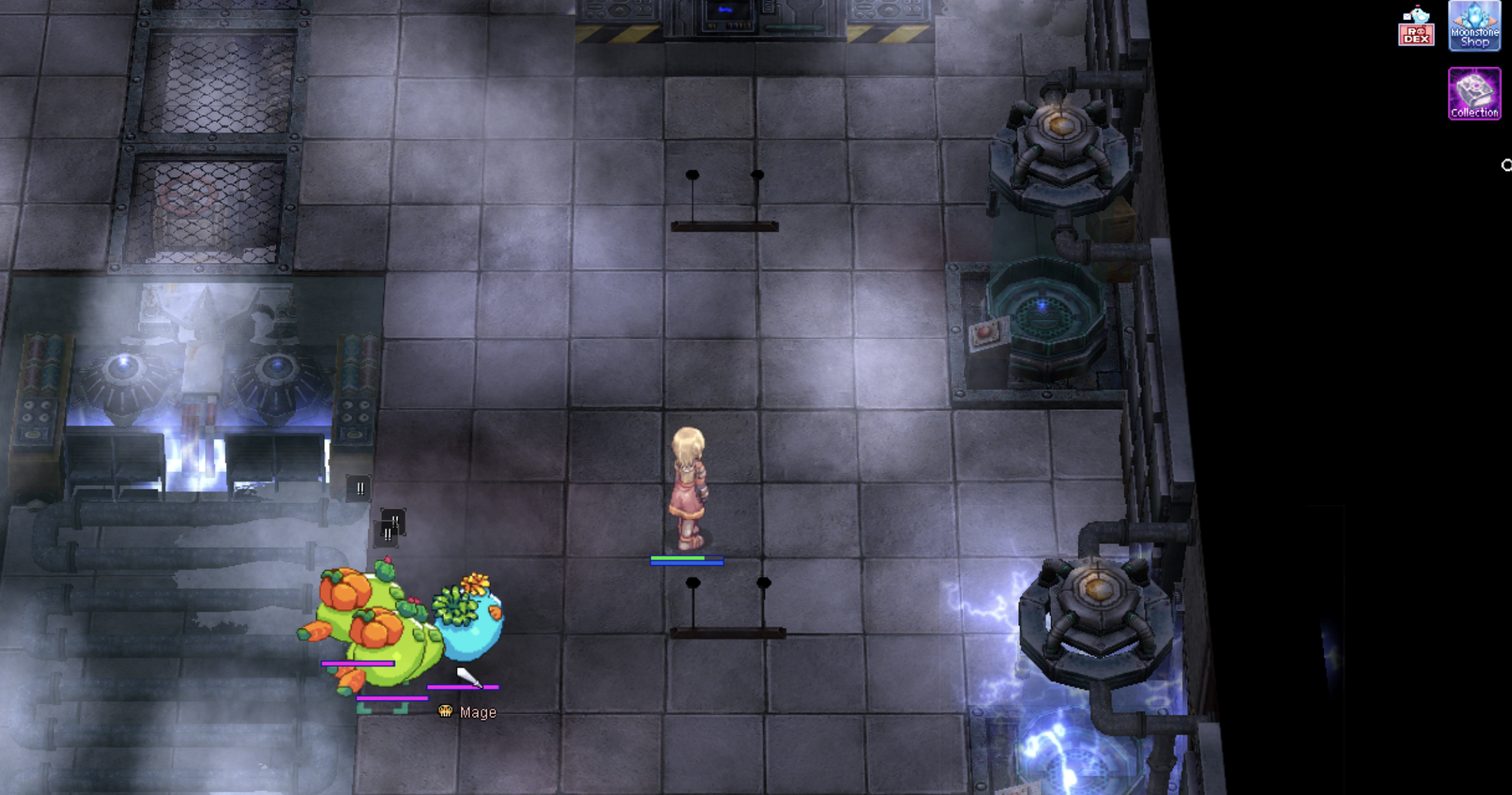Viewport: 1512px width, 795px height.
Task: Open the Moonstone Shop
Action: click(1474, 26)
